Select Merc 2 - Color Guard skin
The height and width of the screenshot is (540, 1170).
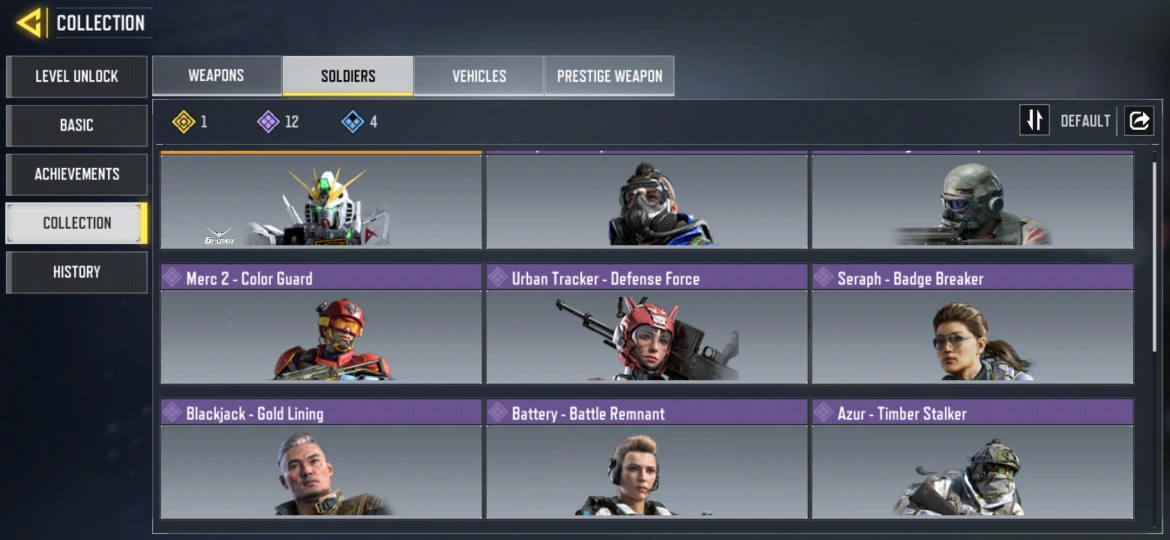point(321,324)
